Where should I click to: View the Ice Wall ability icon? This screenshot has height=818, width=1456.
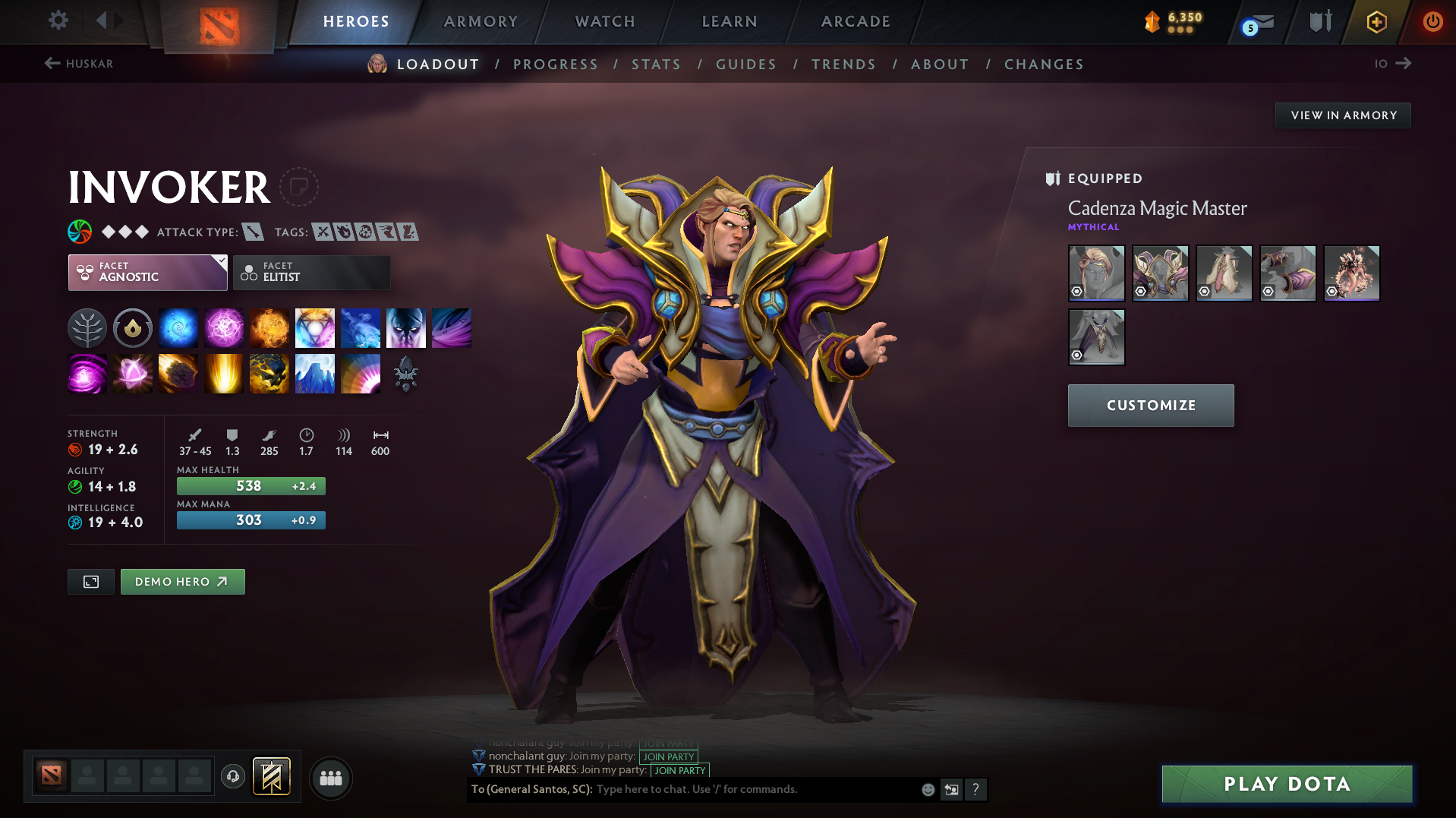coord(315,374)
